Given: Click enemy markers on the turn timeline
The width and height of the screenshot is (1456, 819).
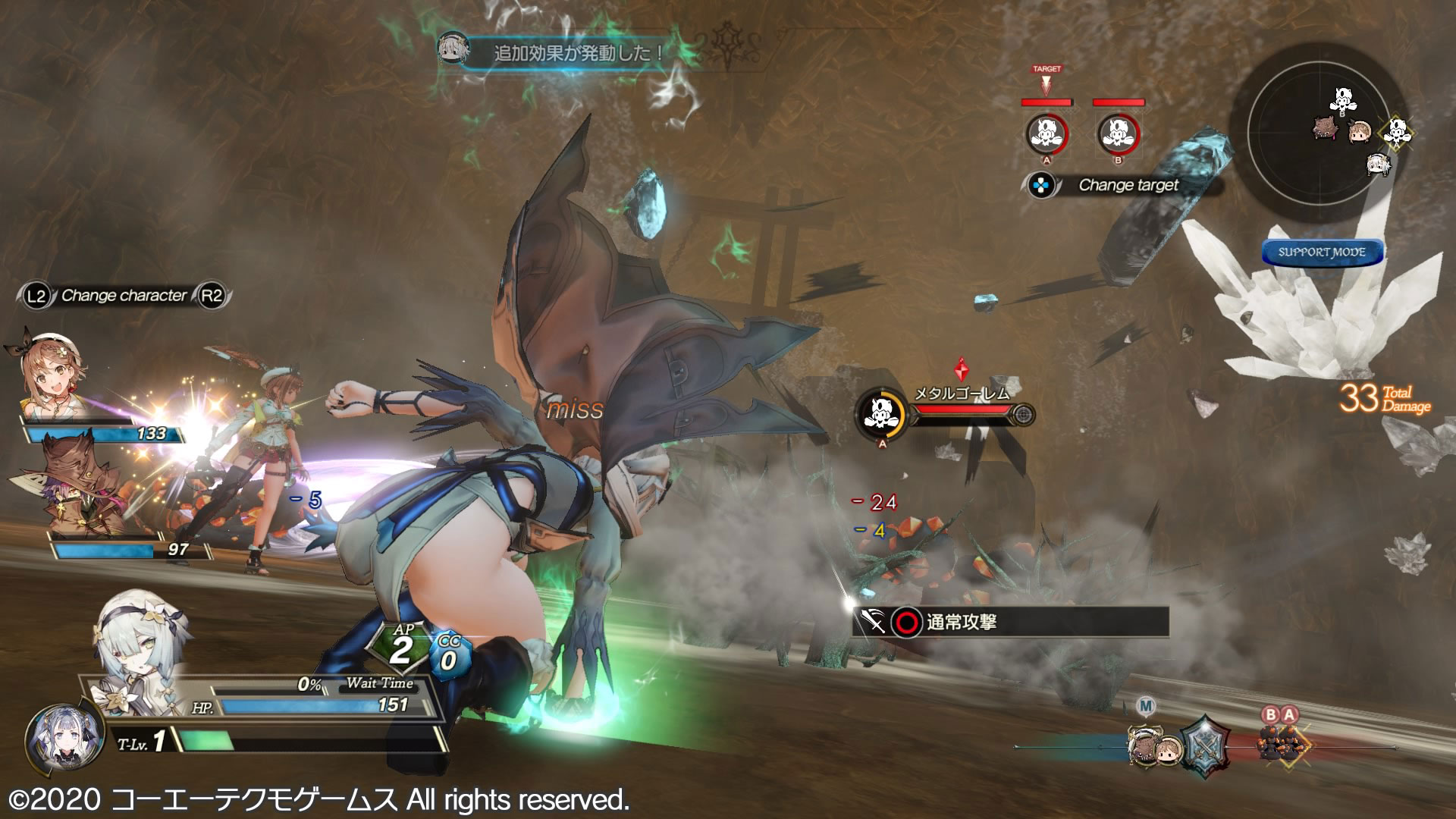Looking at the screenshot, I should click(x=1279, y=742).
